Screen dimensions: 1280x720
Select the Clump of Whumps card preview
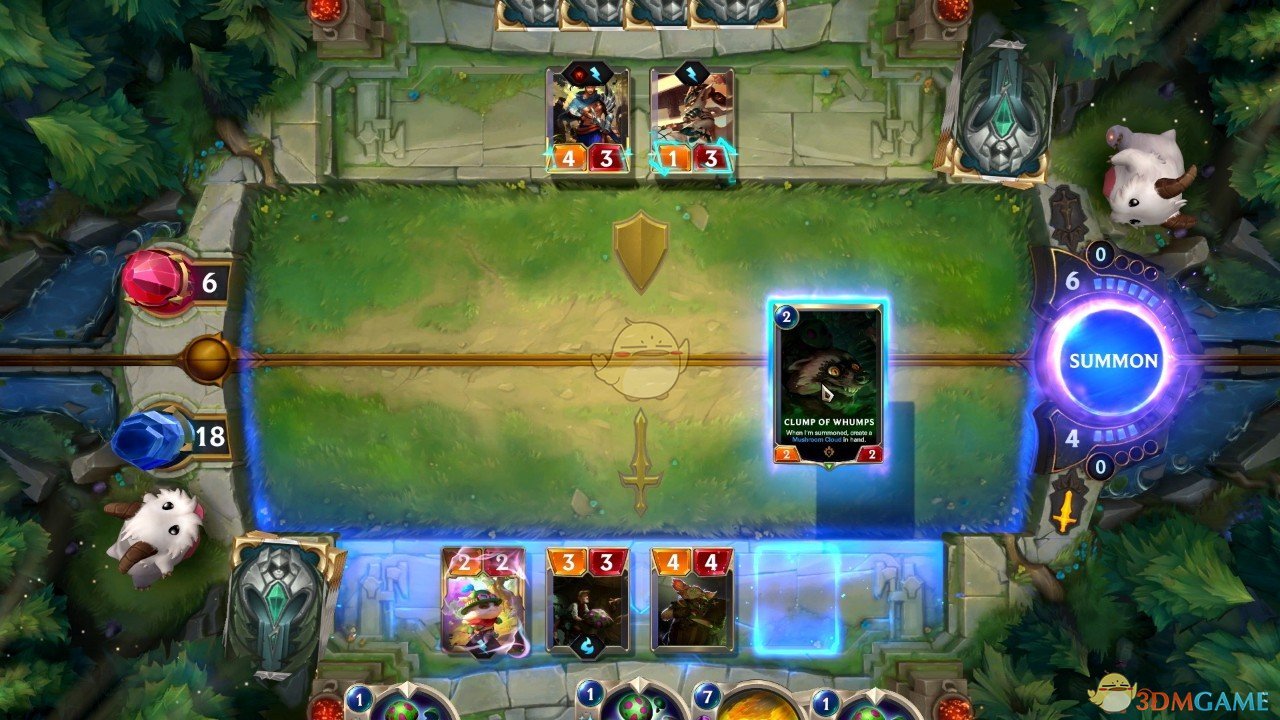point(826,385)
